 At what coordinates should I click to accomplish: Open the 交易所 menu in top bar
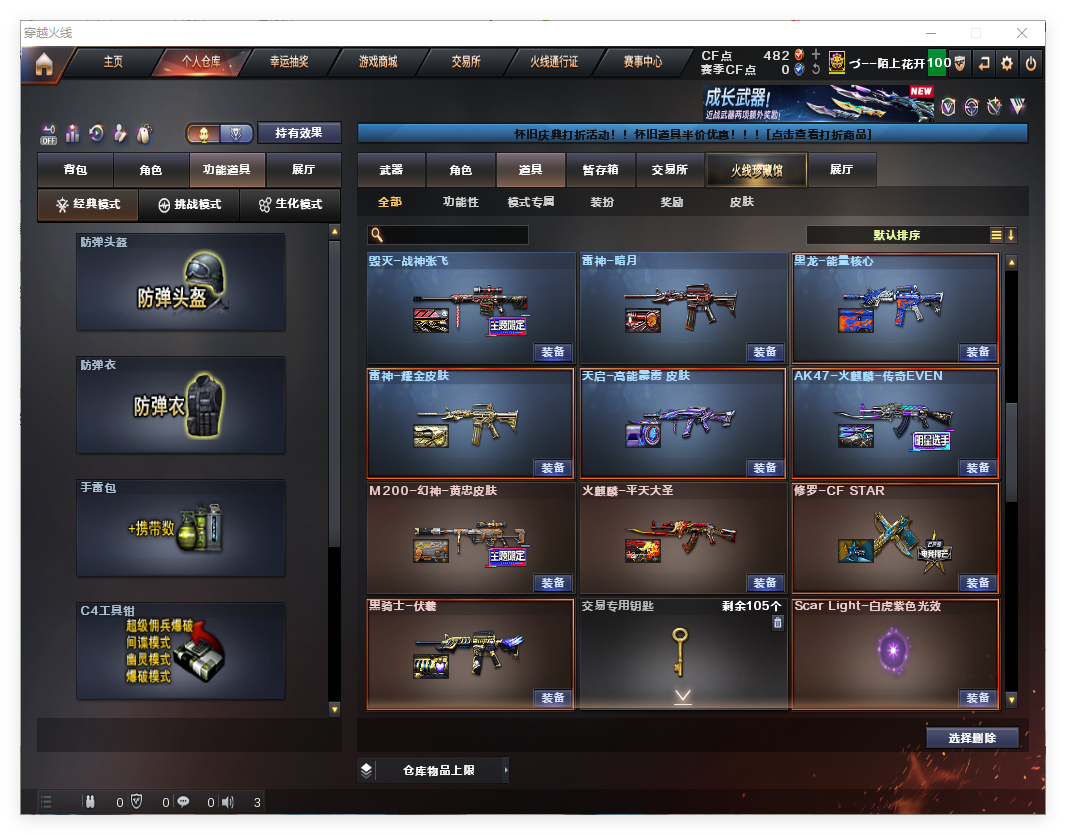pyautogui.click(x=466, y=62)
